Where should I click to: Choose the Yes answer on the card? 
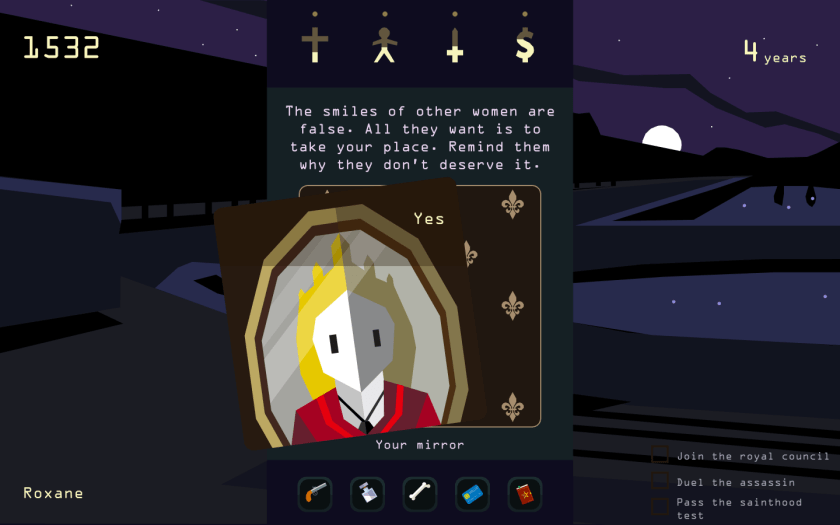(429, 219)
